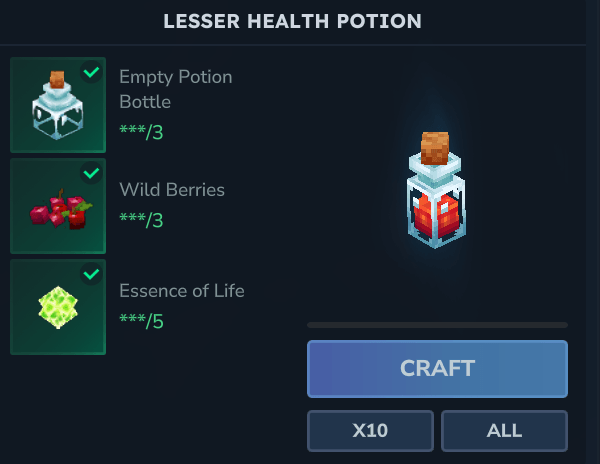Craft the Lesser Health Potion
This screenshot has width=600, height=464.
tap(437, 368)
